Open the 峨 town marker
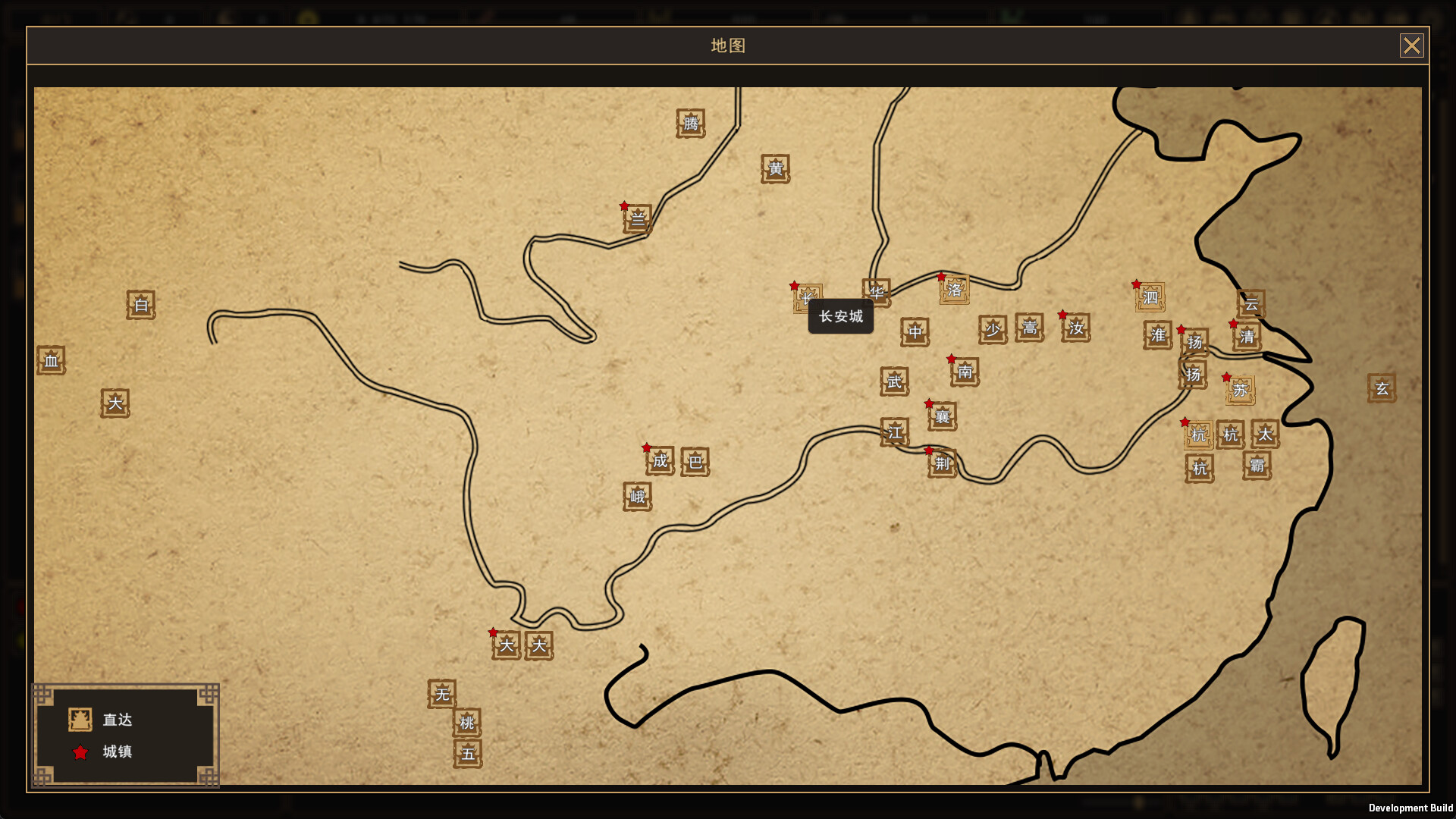The image size is (1456, 819). point(638,497)
